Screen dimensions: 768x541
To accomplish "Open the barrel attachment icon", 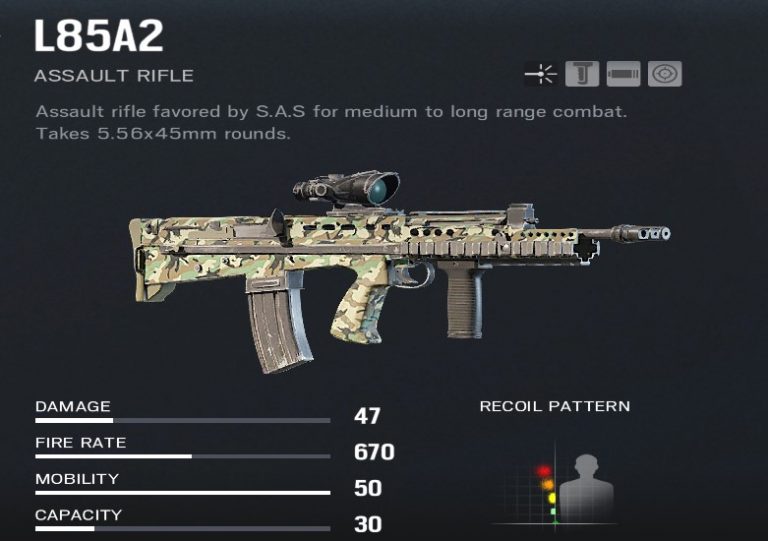I will (x=622, y=74).
